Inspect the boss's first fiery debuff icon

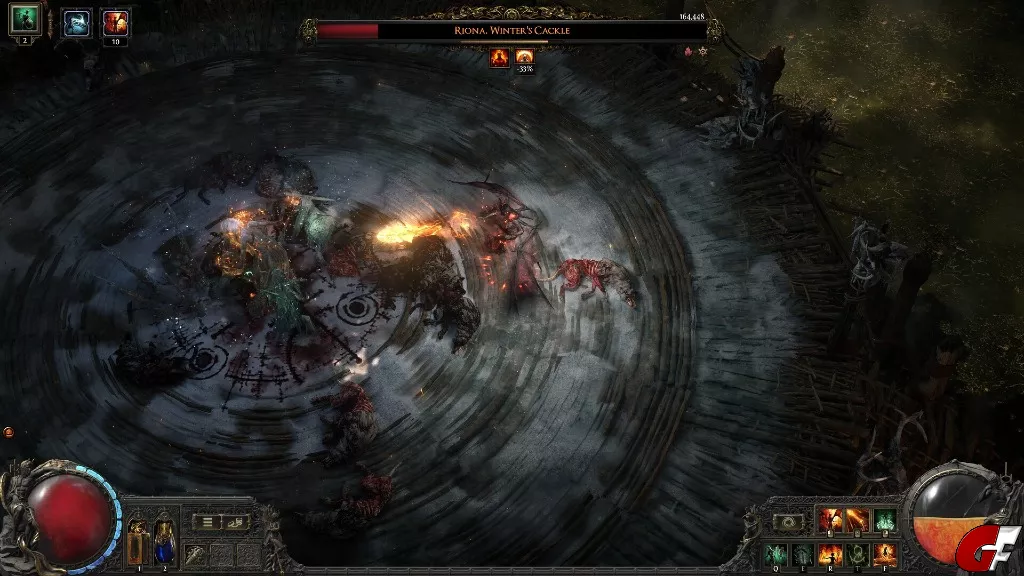(x=499, y=58)
